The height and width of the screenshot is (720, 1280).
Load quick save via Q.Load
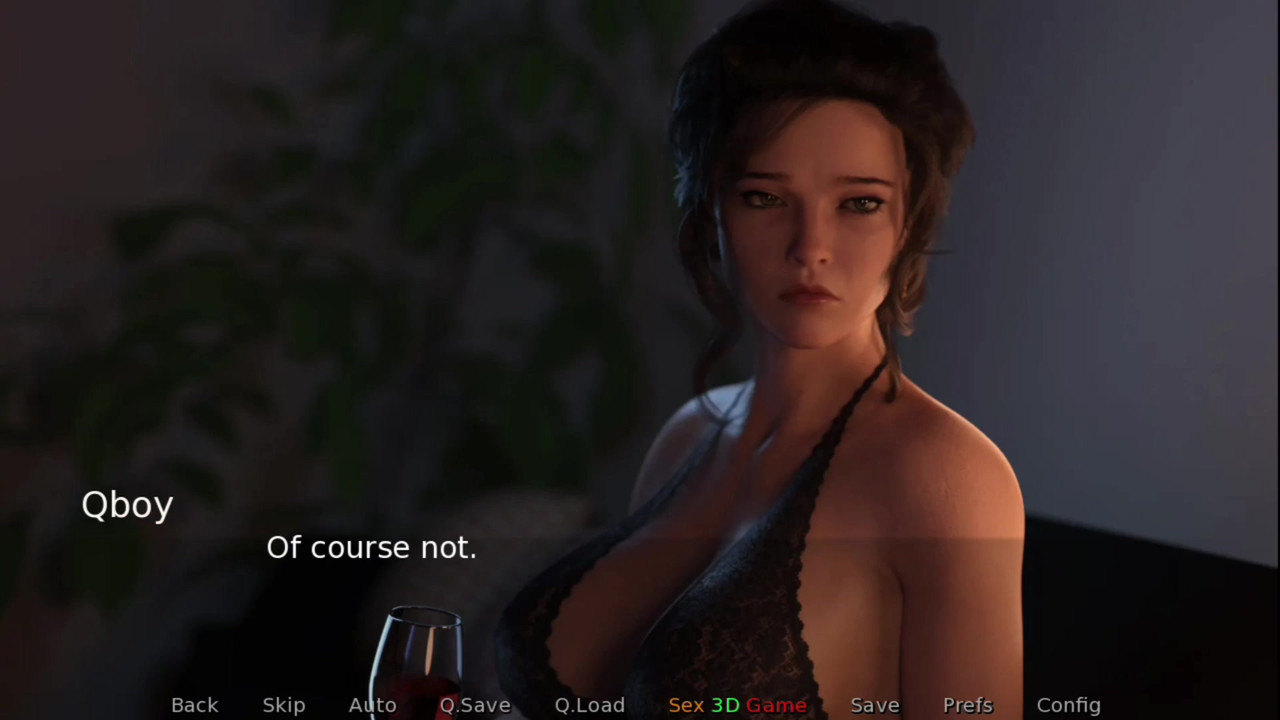[590, 705]
